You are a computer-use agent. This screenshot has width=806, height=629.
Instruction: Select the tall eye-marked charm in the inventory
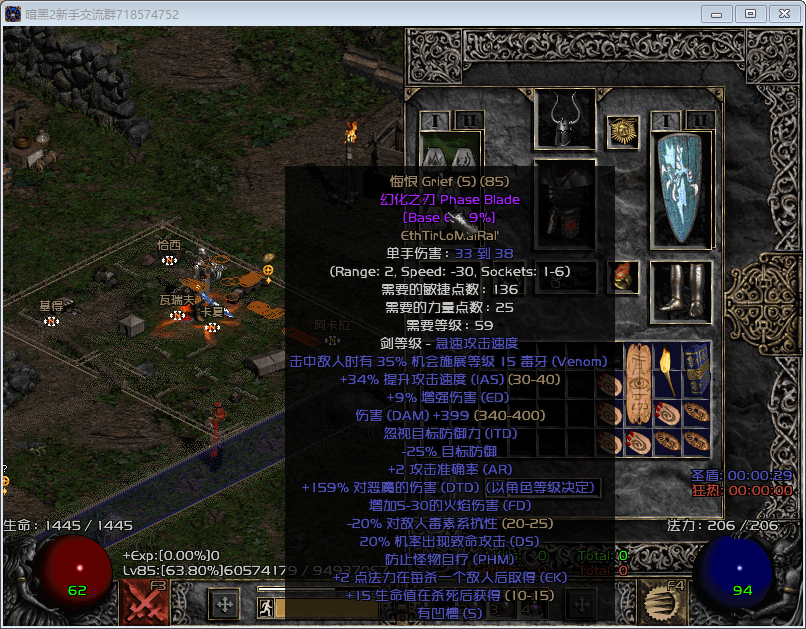coord(638,383)
